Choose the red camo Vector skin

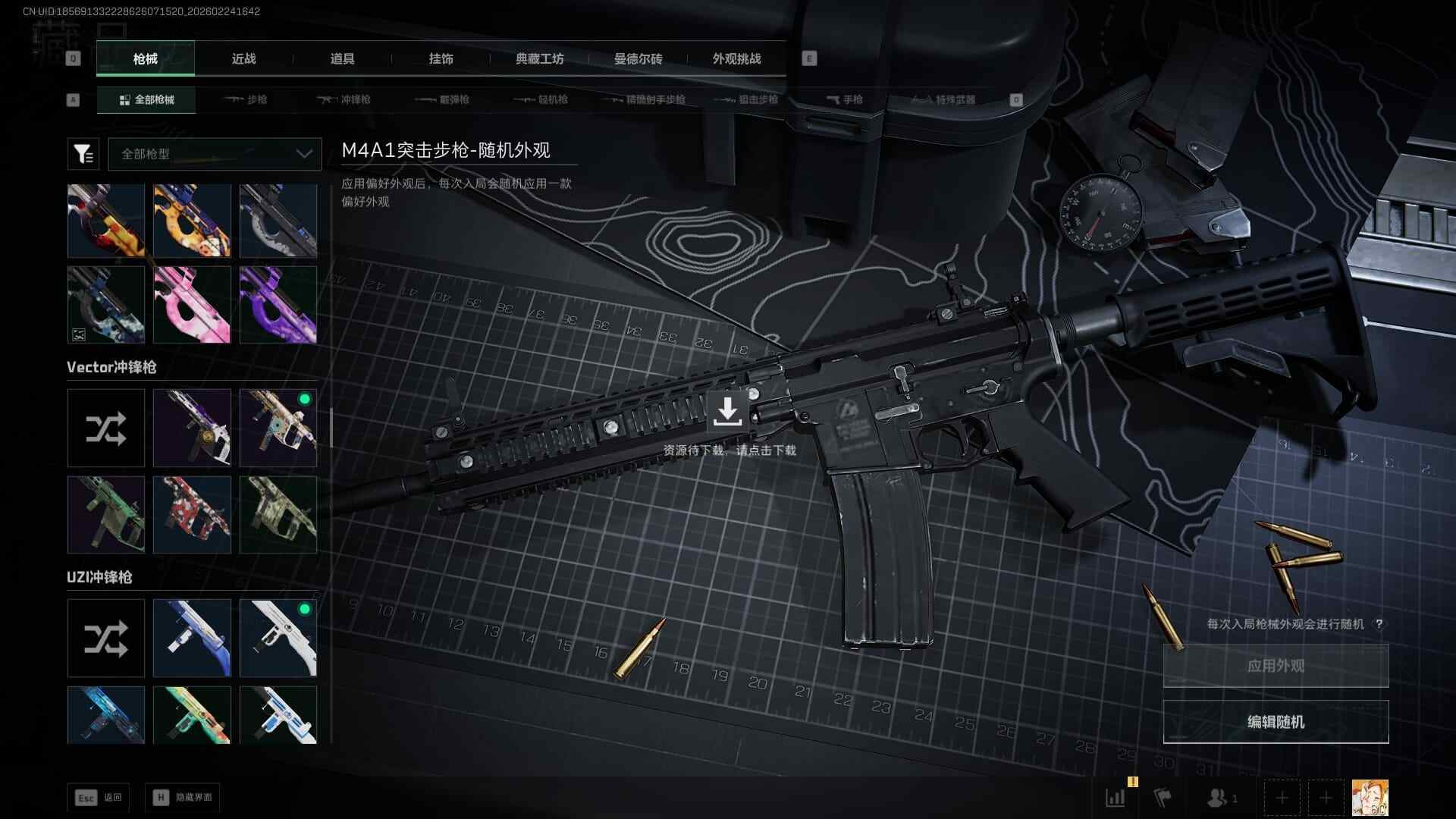192,515
